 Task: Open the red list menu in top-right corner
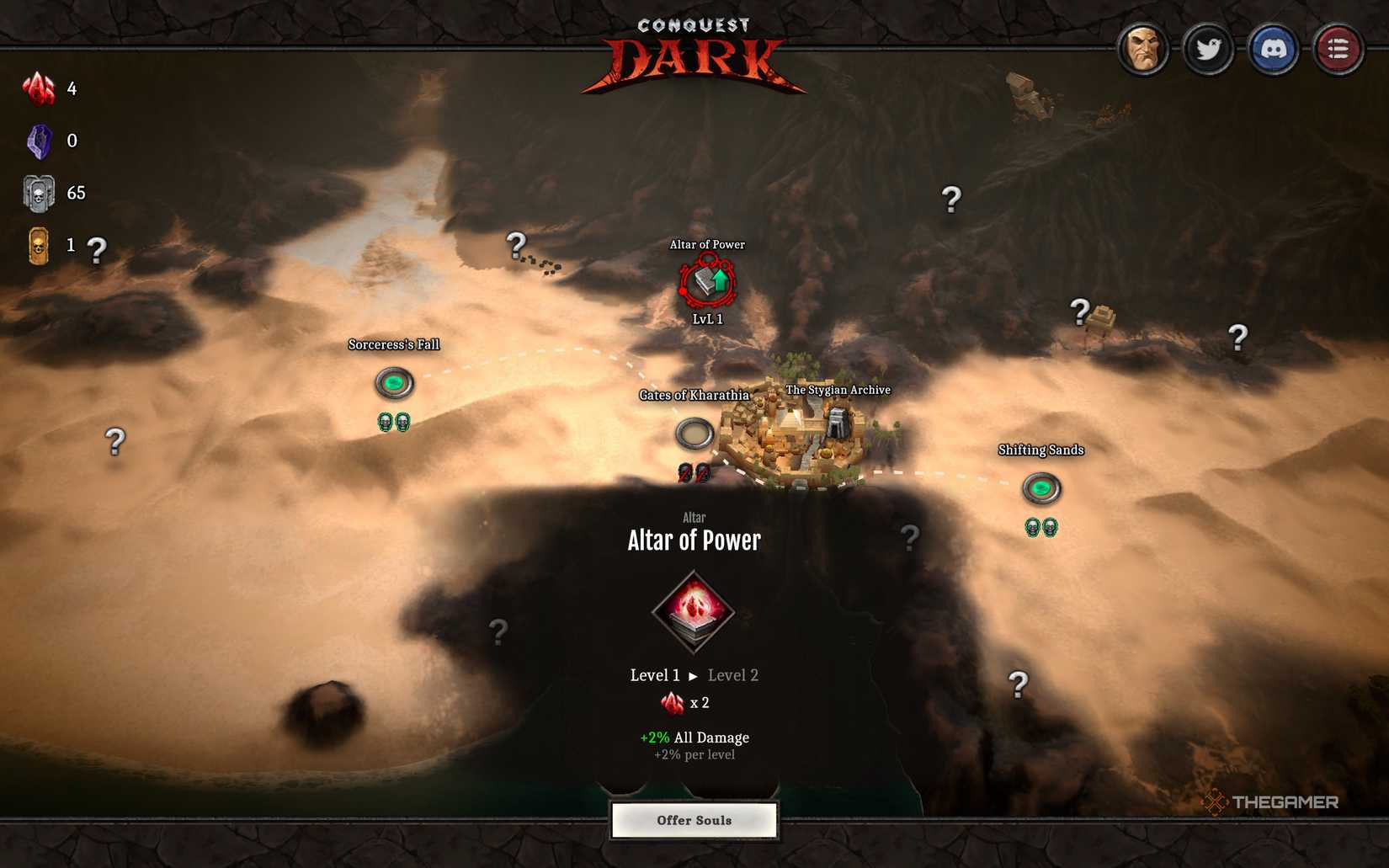point(1338,49)
